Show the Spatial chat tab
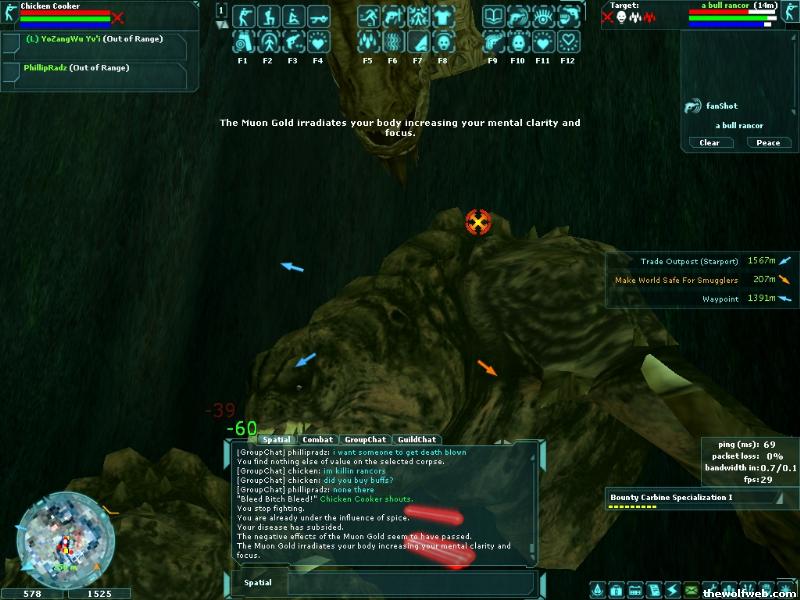Viewport: 800px width, 600px height. (276, 439)
